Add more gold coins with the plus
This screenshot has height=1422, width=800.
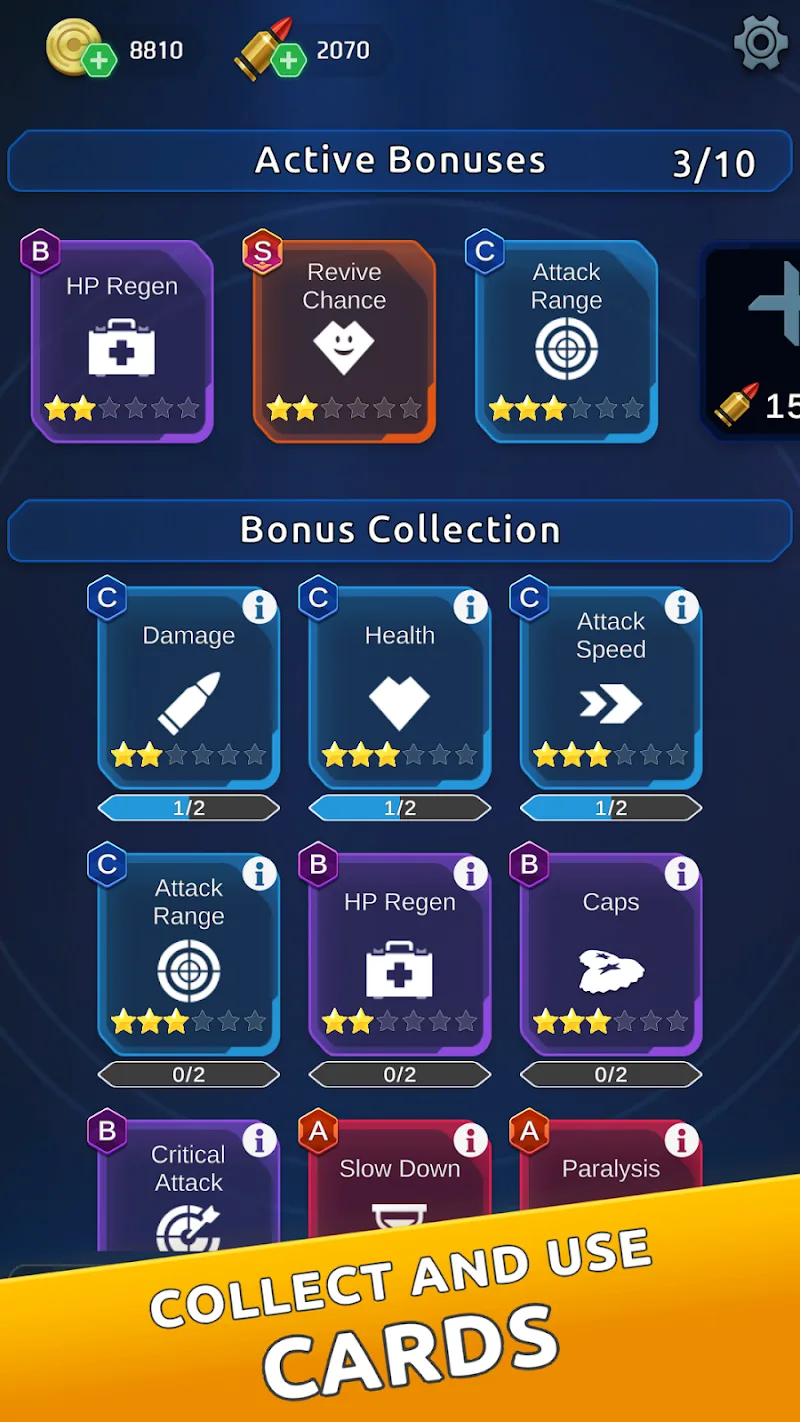(x=99, y=62)
